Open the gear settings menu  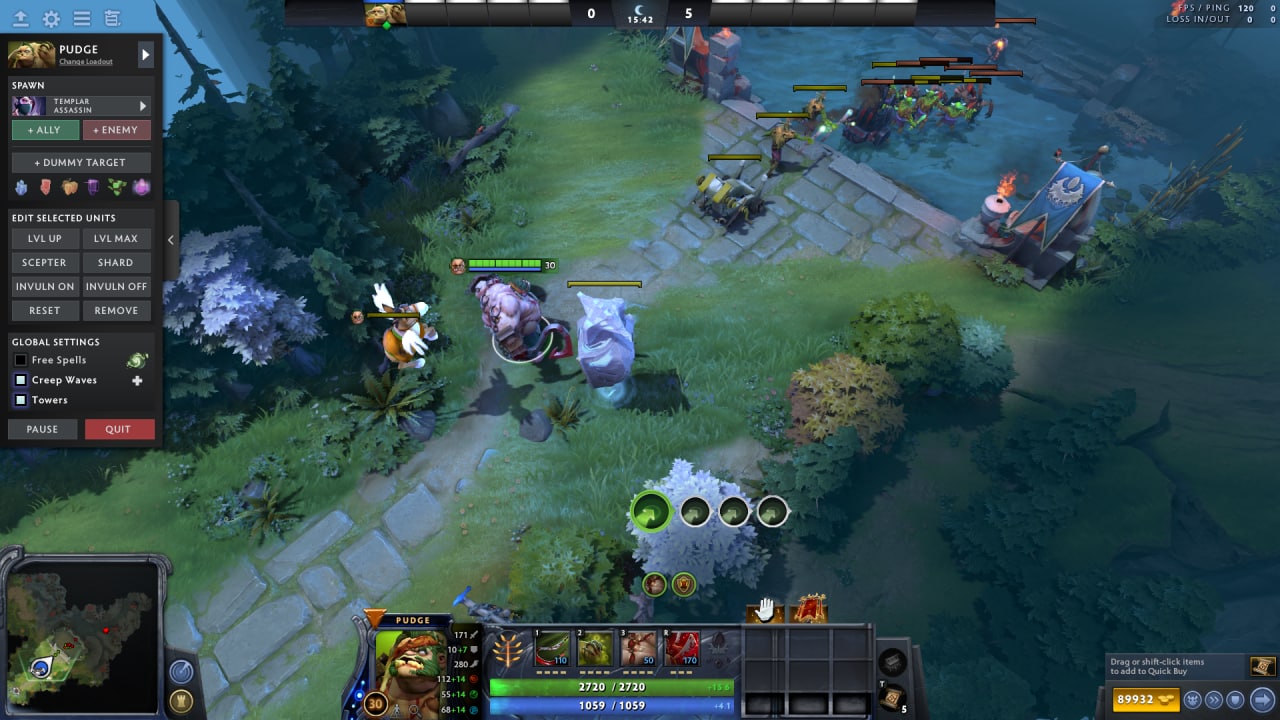[49, 18]
